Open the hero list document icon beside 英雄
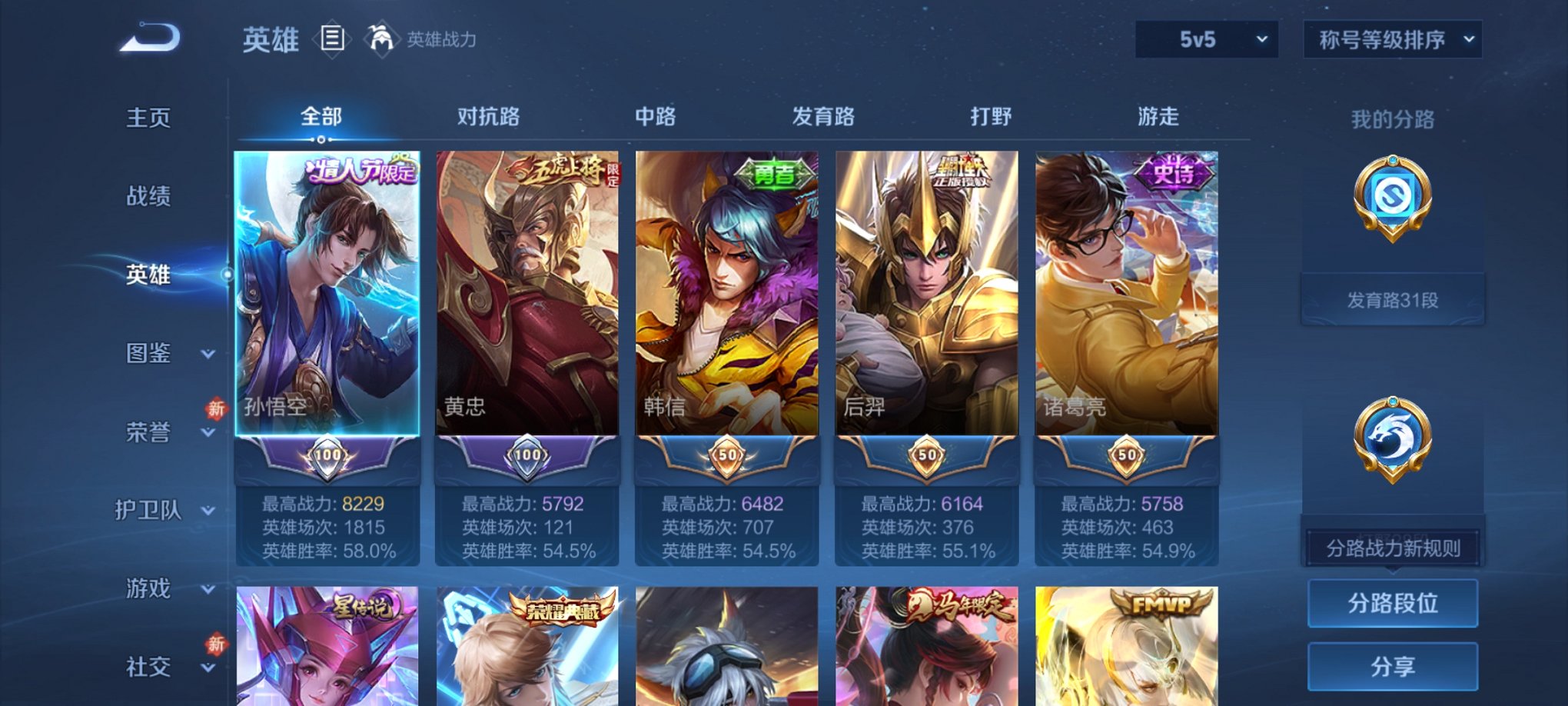The width and height of the screenshot is (1568, 706). point(332,38)
